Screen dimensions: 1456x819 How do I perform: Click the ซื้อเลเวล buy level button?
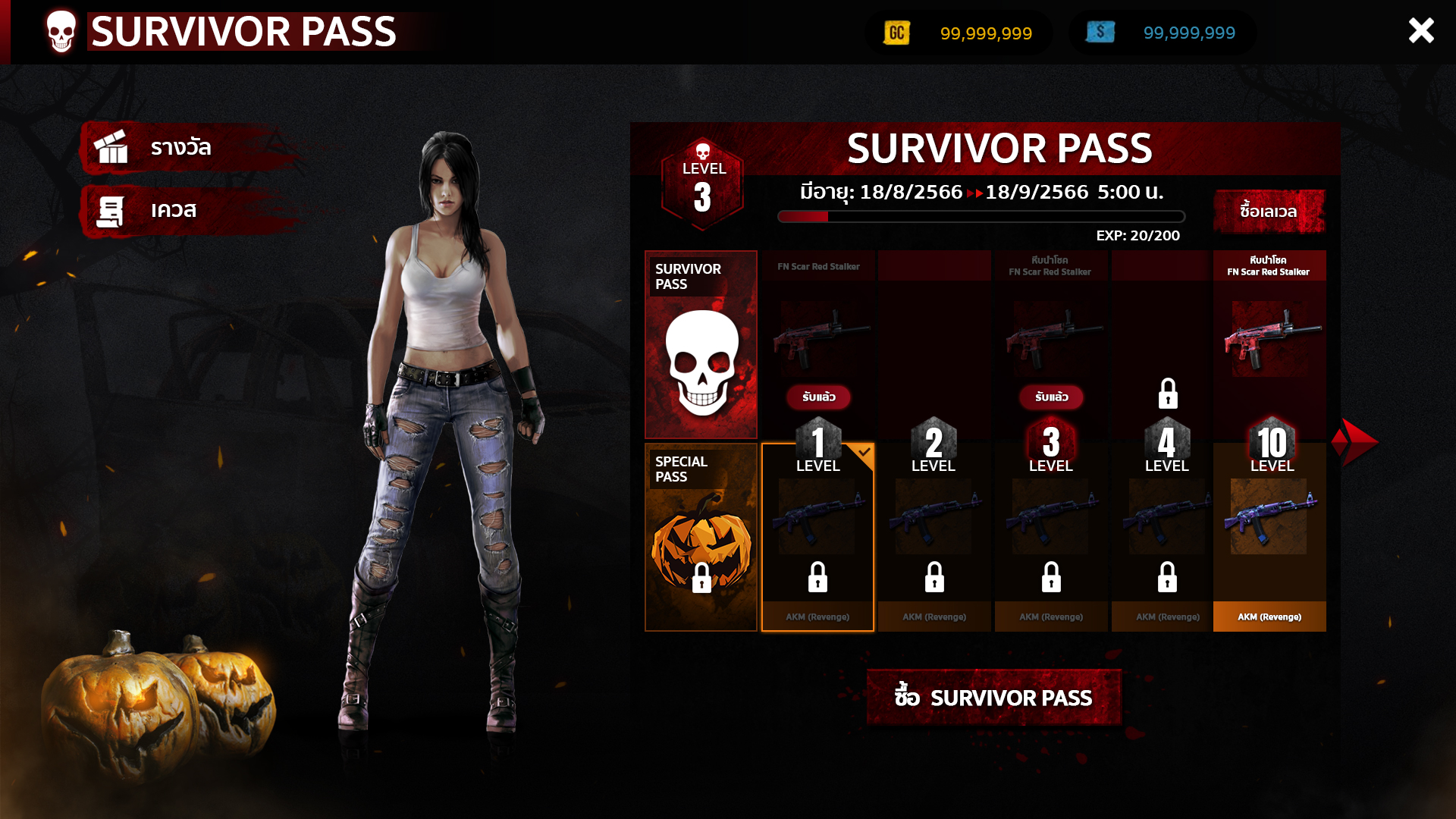(x=1269, y=211)
